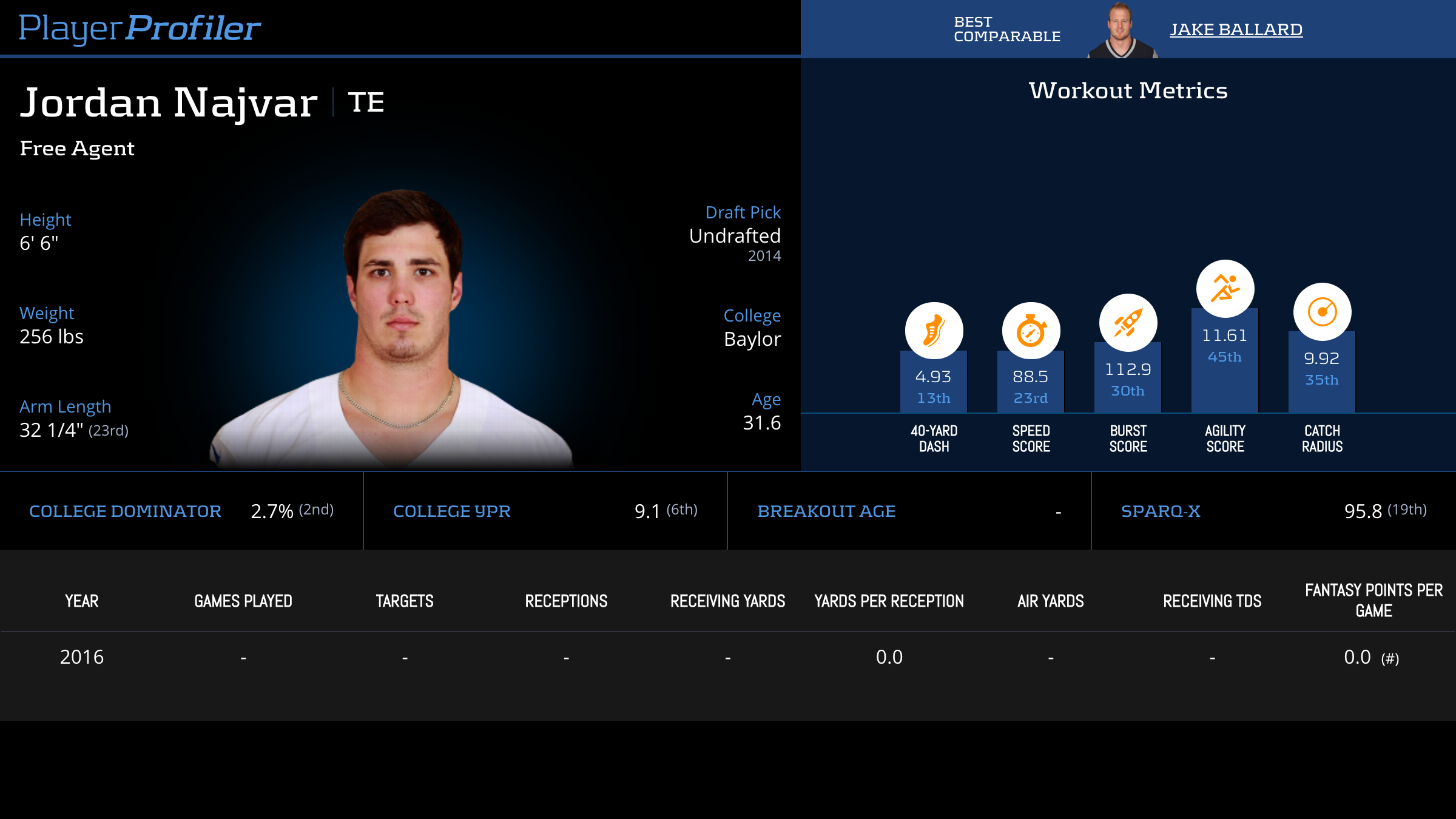The height and width of the screenshot is (819, 1456).
Task: Select the 40-Yard Dash shoe icon
Action: pyautogui.click(x=934, y=331)
